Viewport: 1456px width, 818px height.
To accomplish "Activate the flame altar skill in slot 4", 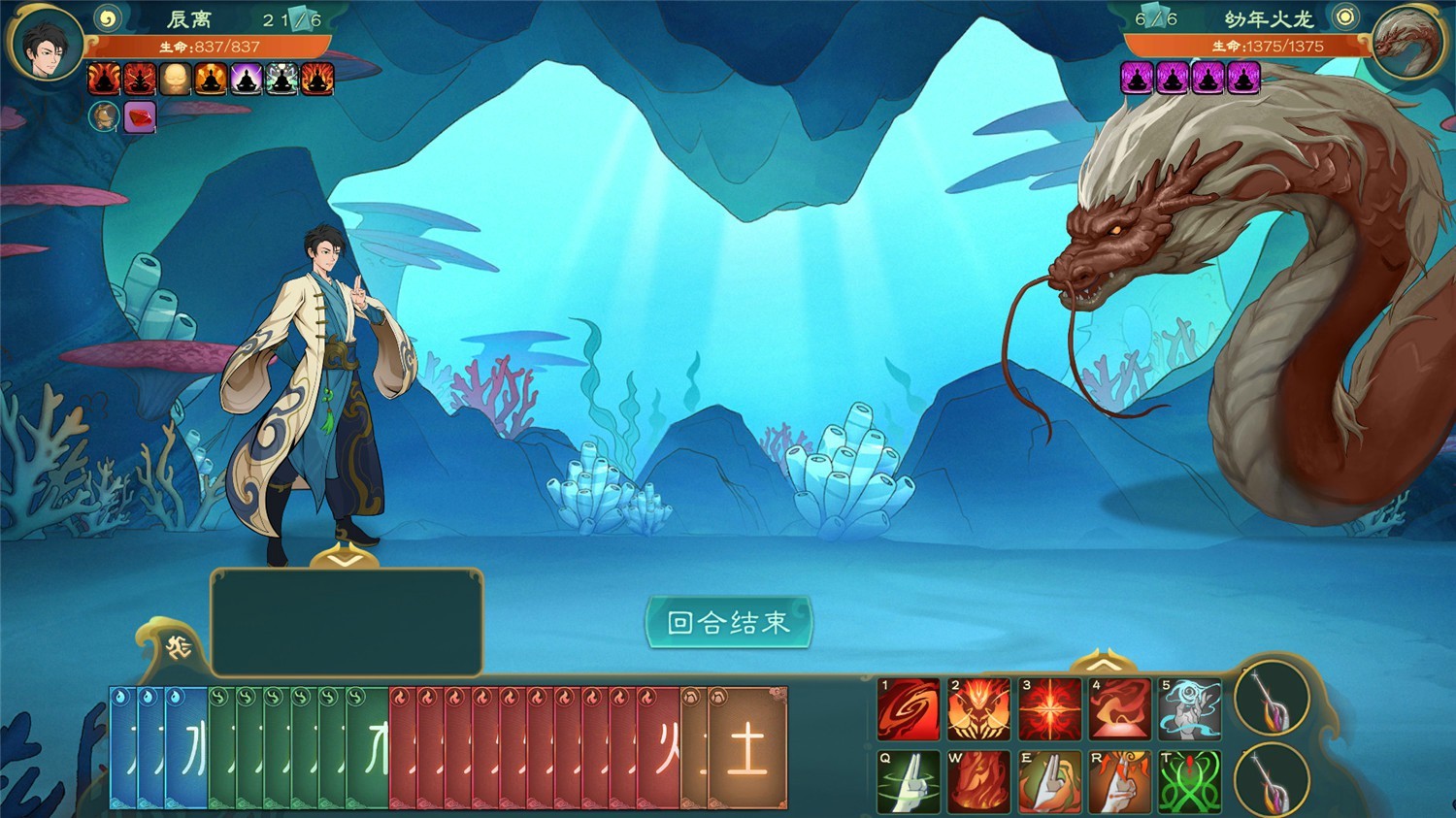I will coord(1119,708).
